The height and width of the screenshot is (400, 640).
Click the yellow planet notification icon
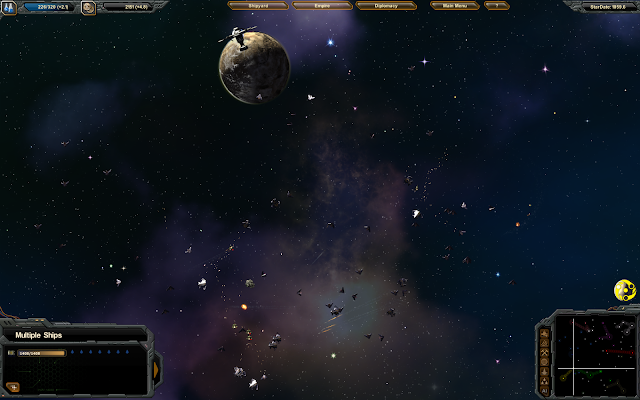623,290
